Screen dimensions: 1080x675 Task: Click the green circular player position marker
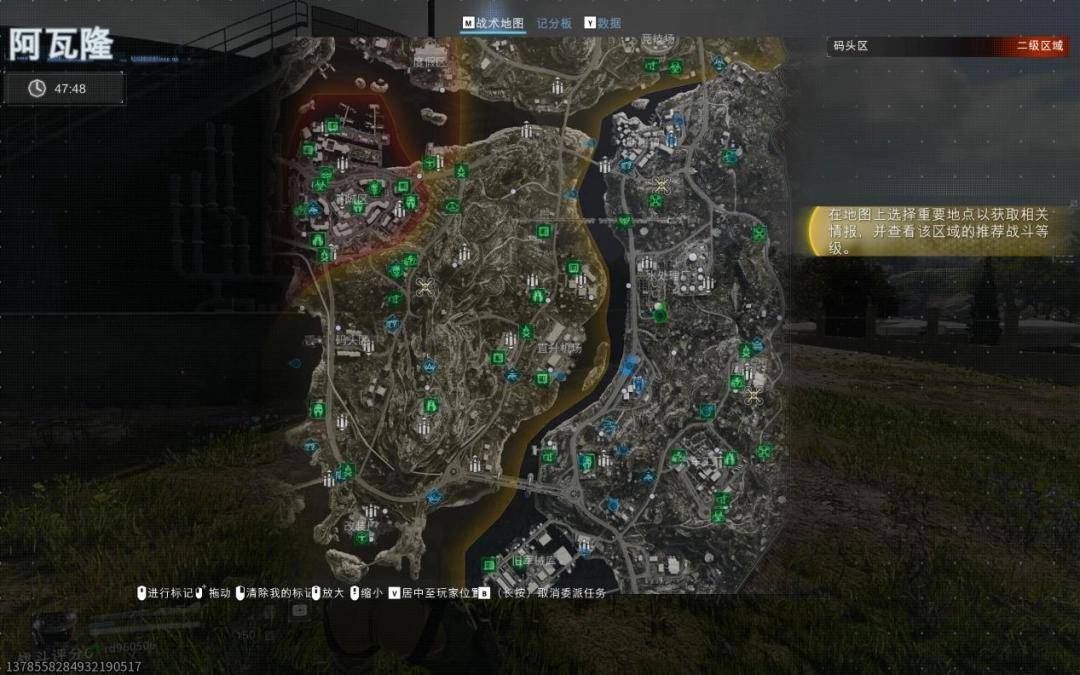pos(660,315)
